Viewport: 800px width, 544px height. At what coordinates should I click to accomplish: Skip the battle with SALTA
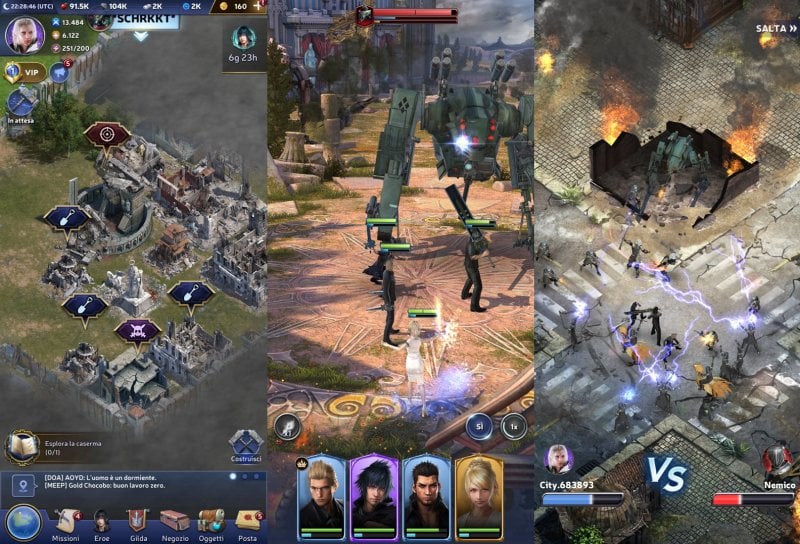pyautogui.click(x=775, y=28)
